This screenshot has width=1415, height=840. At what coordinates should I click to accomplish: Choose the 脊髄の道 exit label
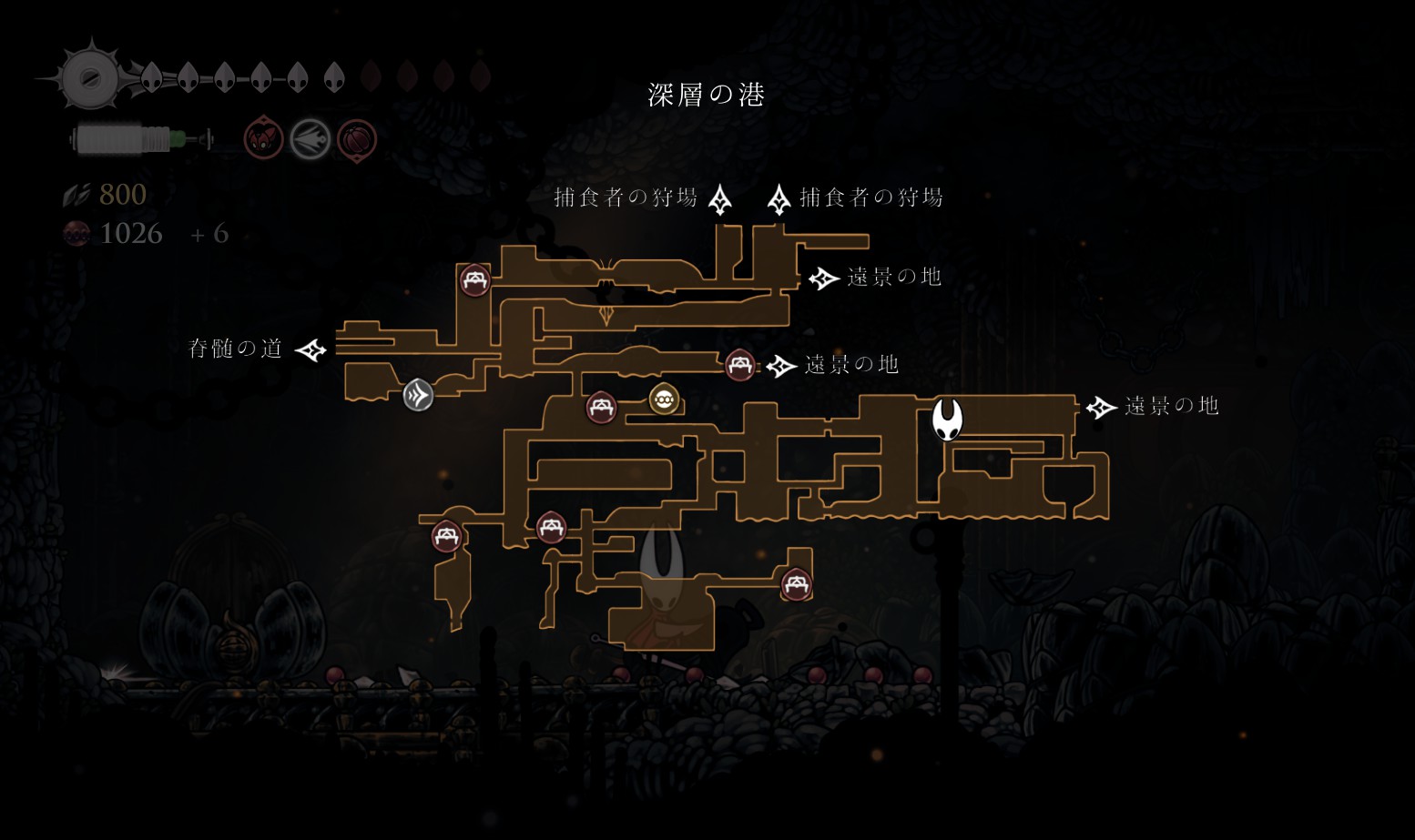pyautogui.click(x=235, y=349)
